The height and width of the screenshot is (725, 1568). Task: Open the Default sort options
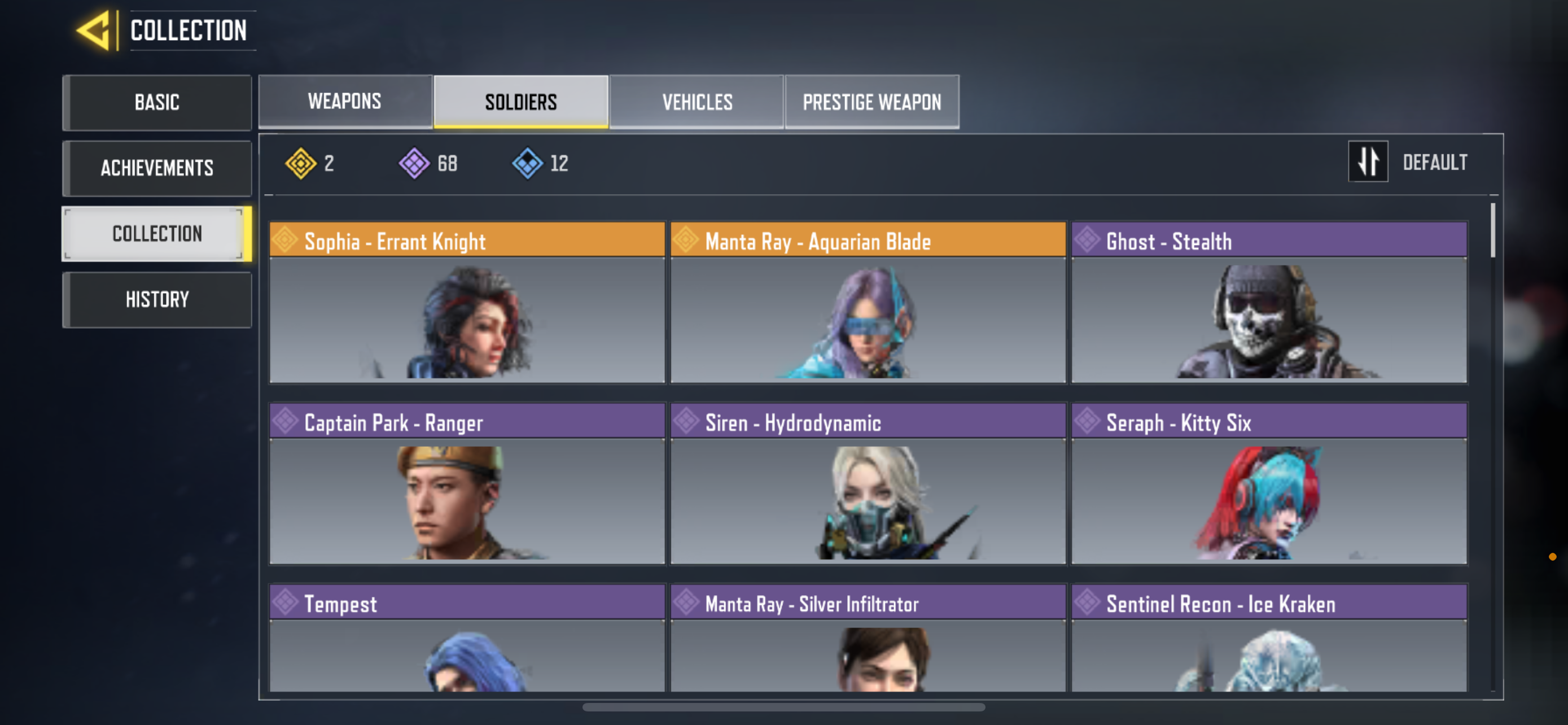(x=1435, y=162)
